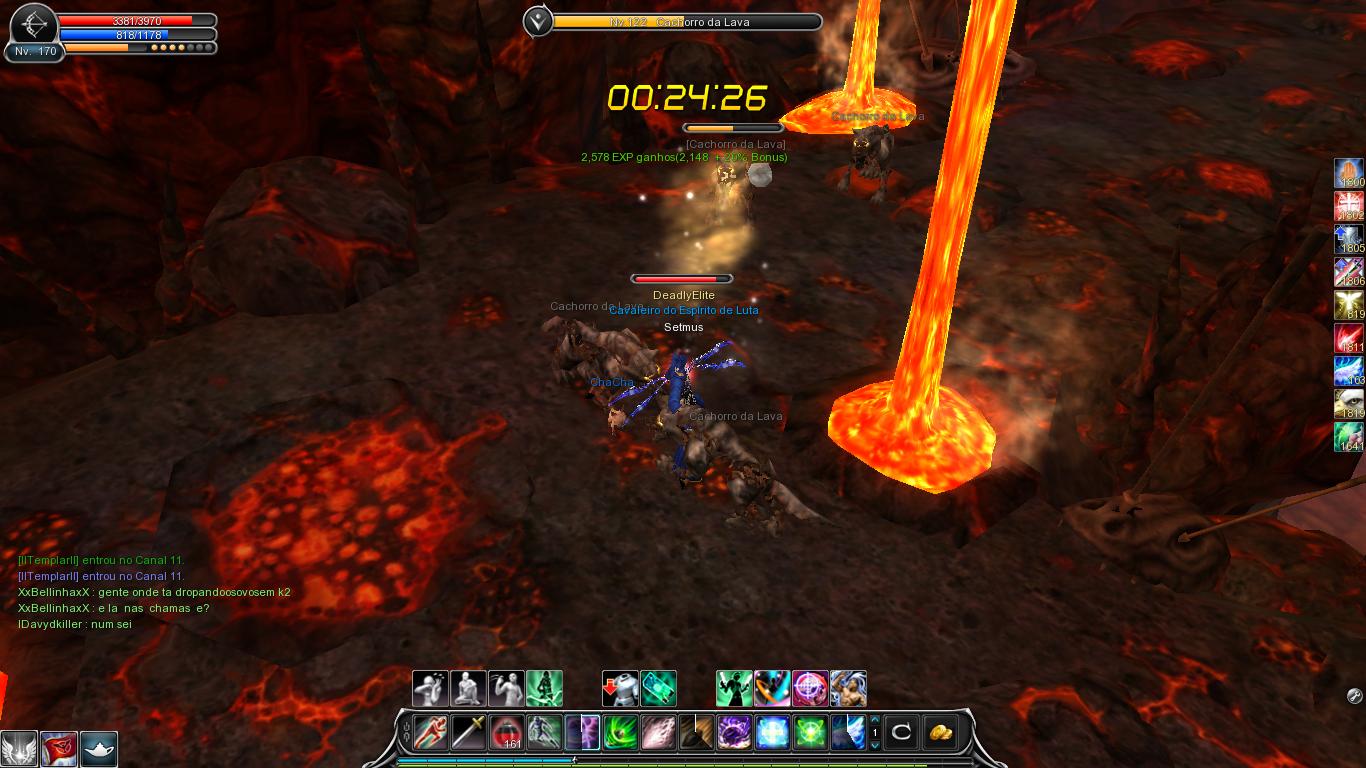Increase the hotbar page number

[875, 720]
